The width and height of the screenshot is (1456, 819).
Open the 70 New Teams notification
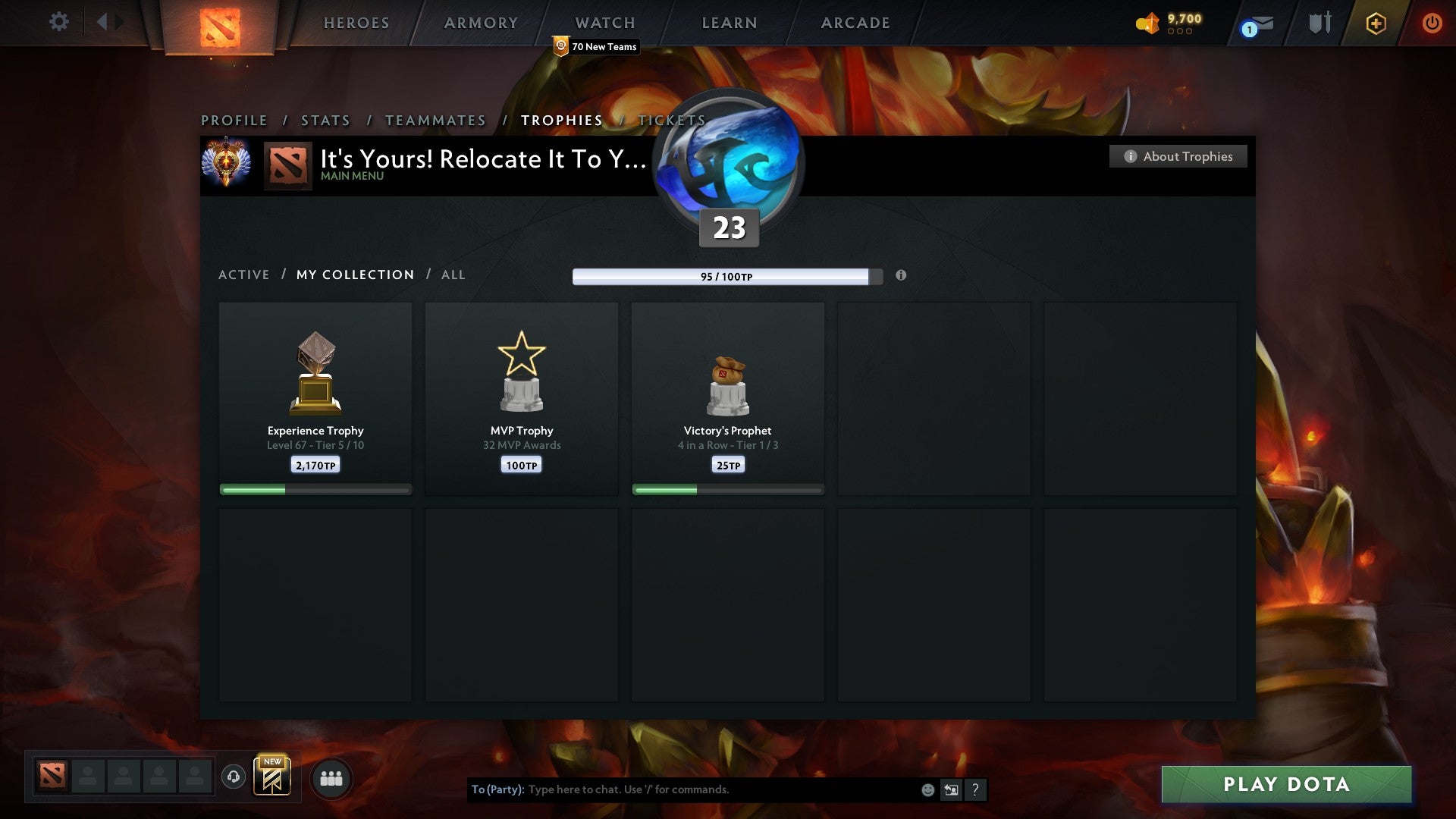595,46
